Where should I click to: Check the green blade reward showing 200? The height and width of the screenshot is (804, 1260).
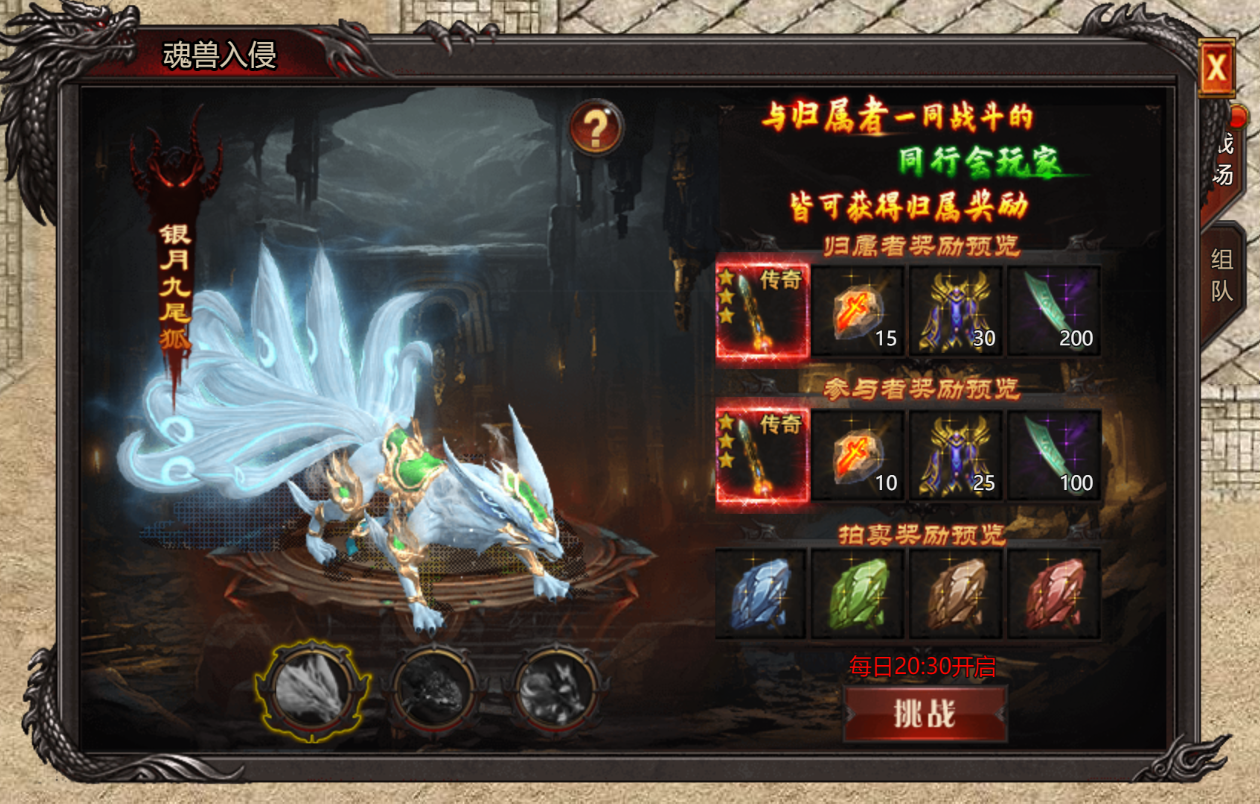(x=1053, y=311)
